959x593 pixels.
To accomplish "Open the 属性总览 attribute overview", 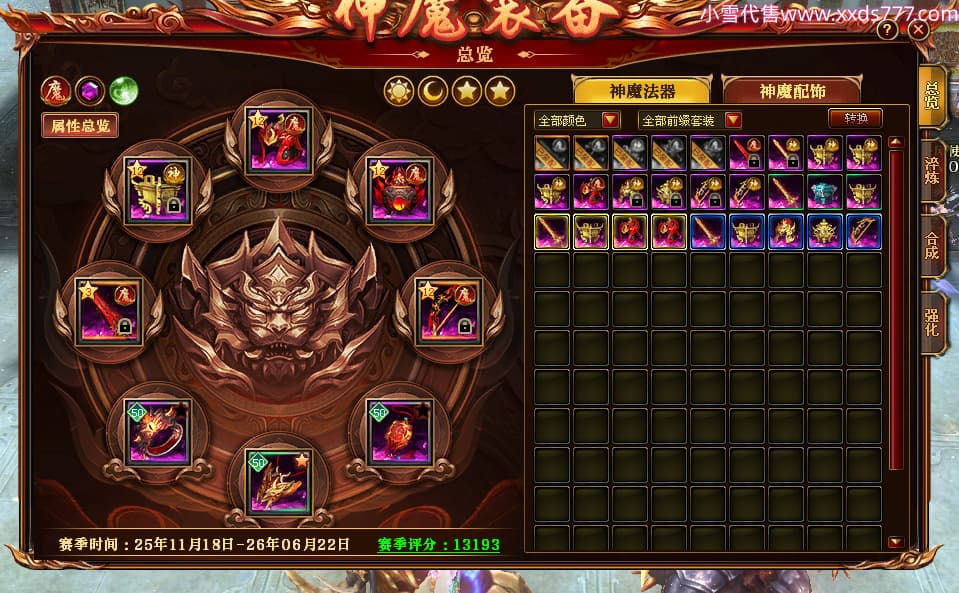I will (x=79, y=125).
